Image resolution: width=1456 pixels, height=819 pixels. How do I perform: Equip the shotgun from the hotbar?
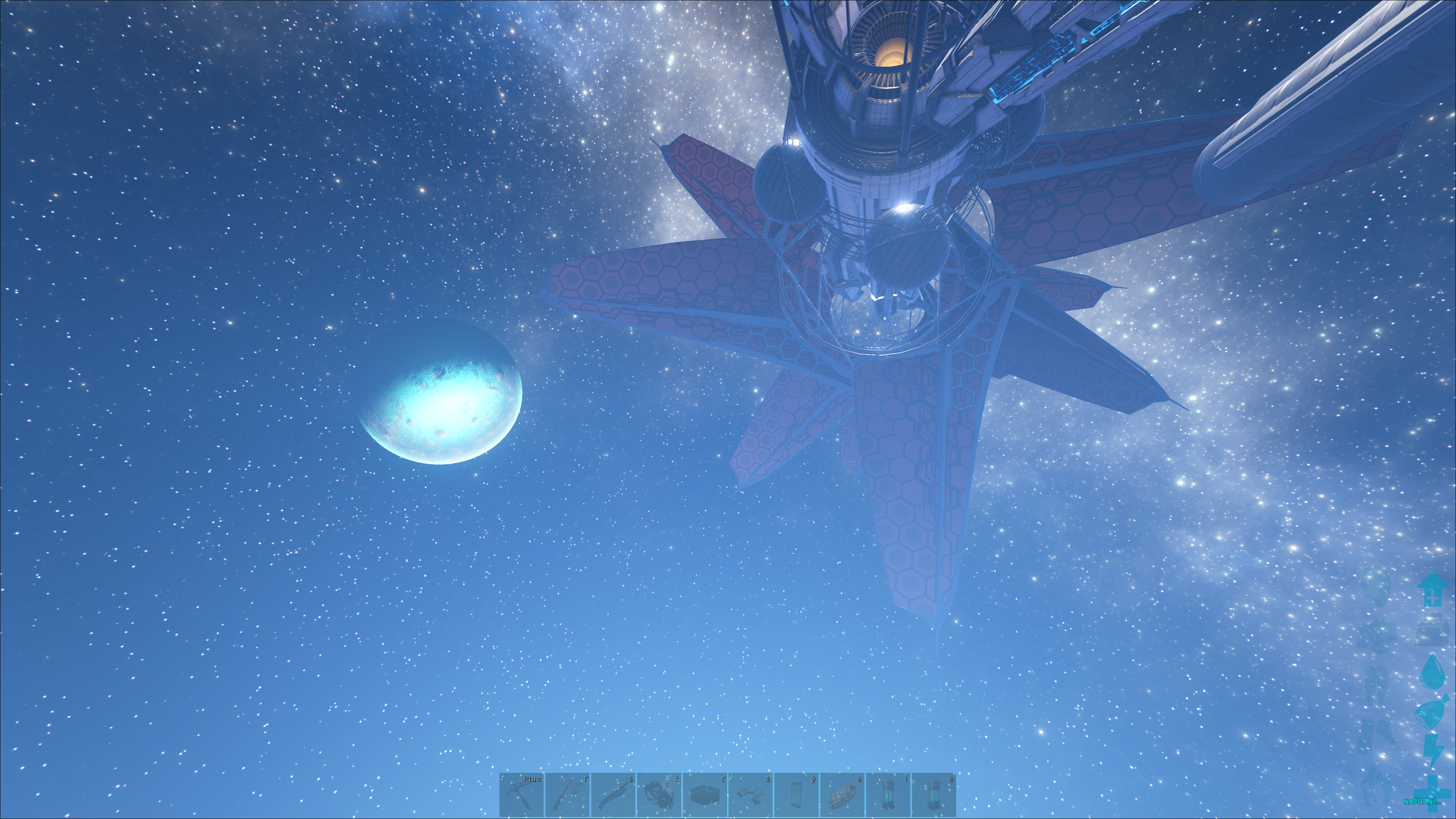pos(613,795)
